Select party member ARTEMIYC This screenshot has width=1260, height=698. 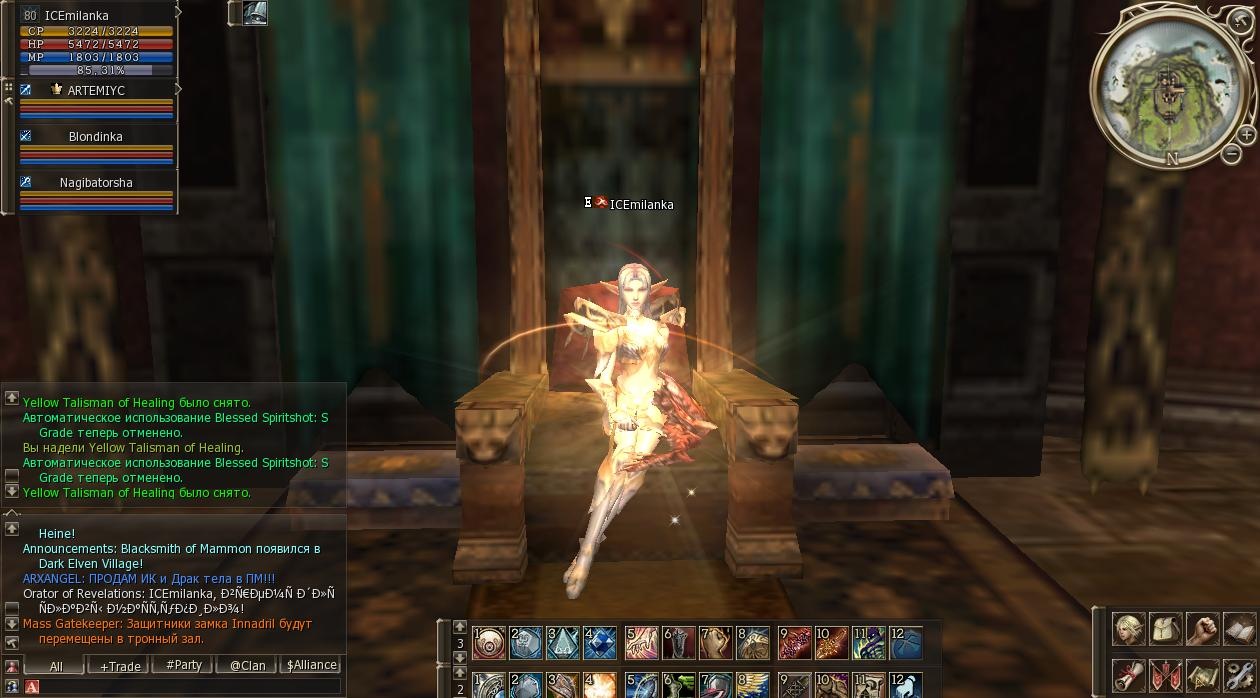[x=96, y=91]
